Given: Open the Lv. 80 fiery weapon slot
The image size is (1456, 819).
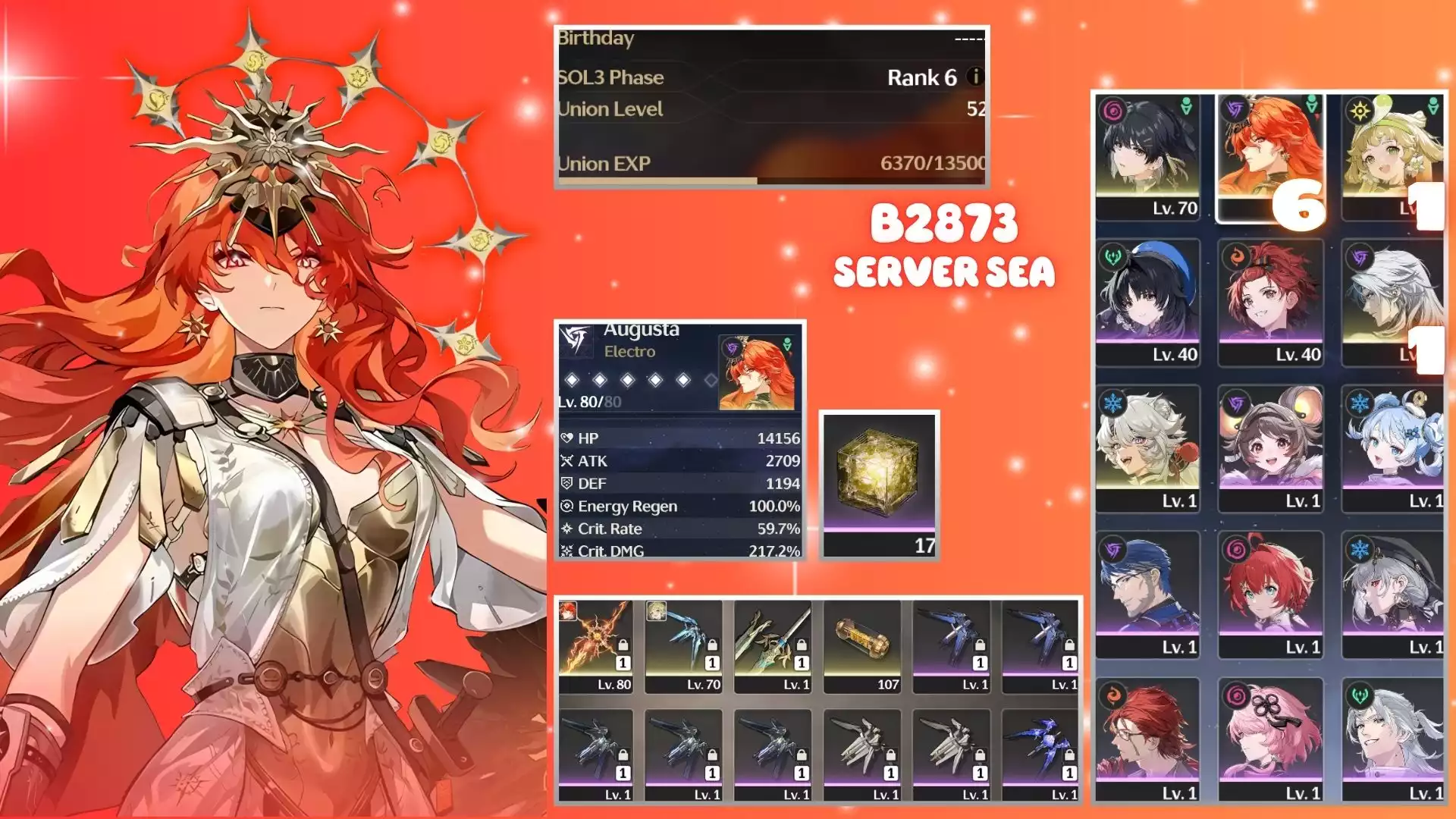Looking at the screenshot, I should click(595, 646).
